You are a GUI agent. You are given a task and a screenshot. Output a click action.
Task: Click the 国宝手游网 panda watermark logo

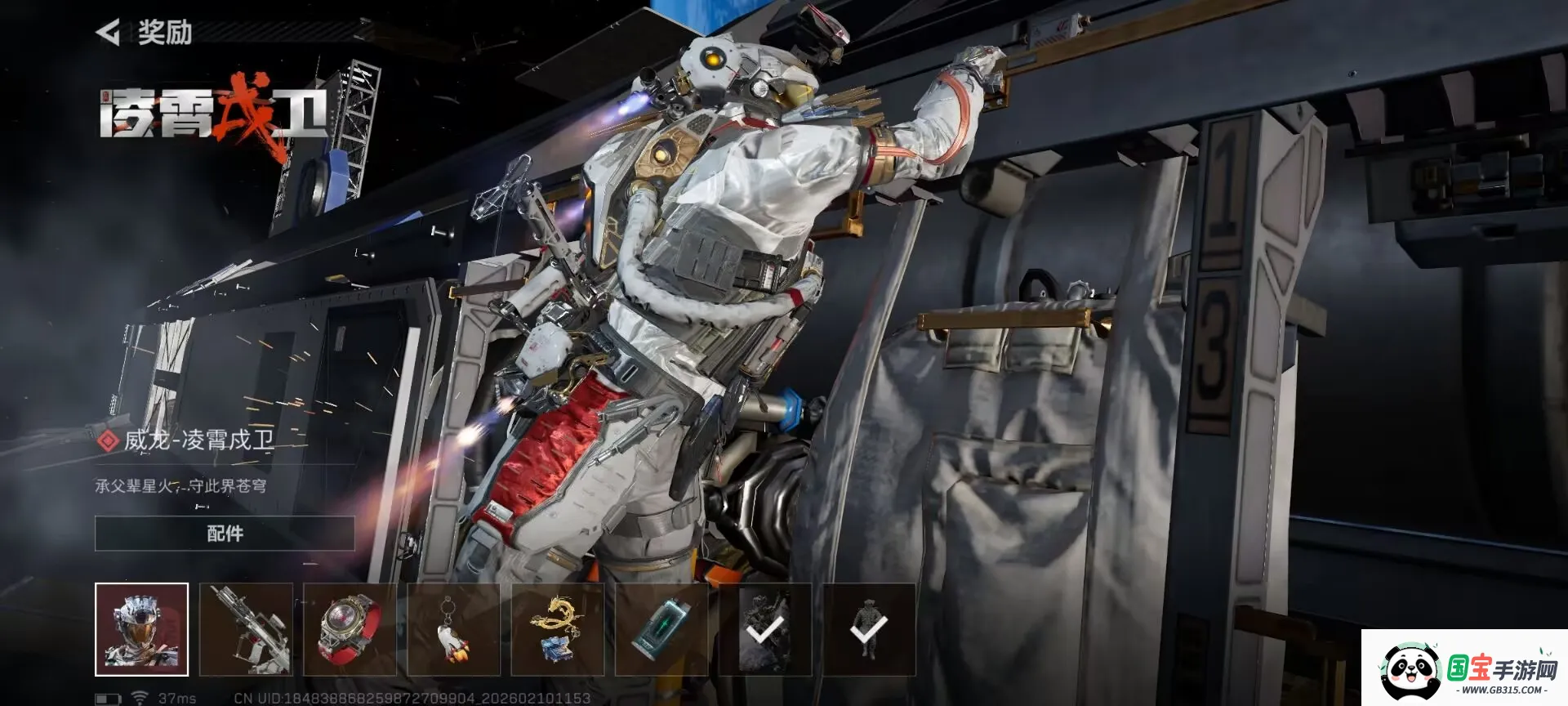pyautogui.click(x=1465, y=669)
